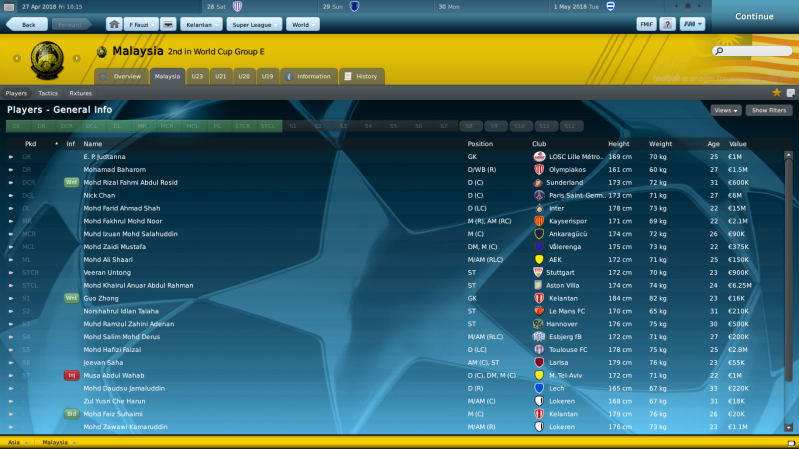Select the Fixtures submenu

[81, 93]
